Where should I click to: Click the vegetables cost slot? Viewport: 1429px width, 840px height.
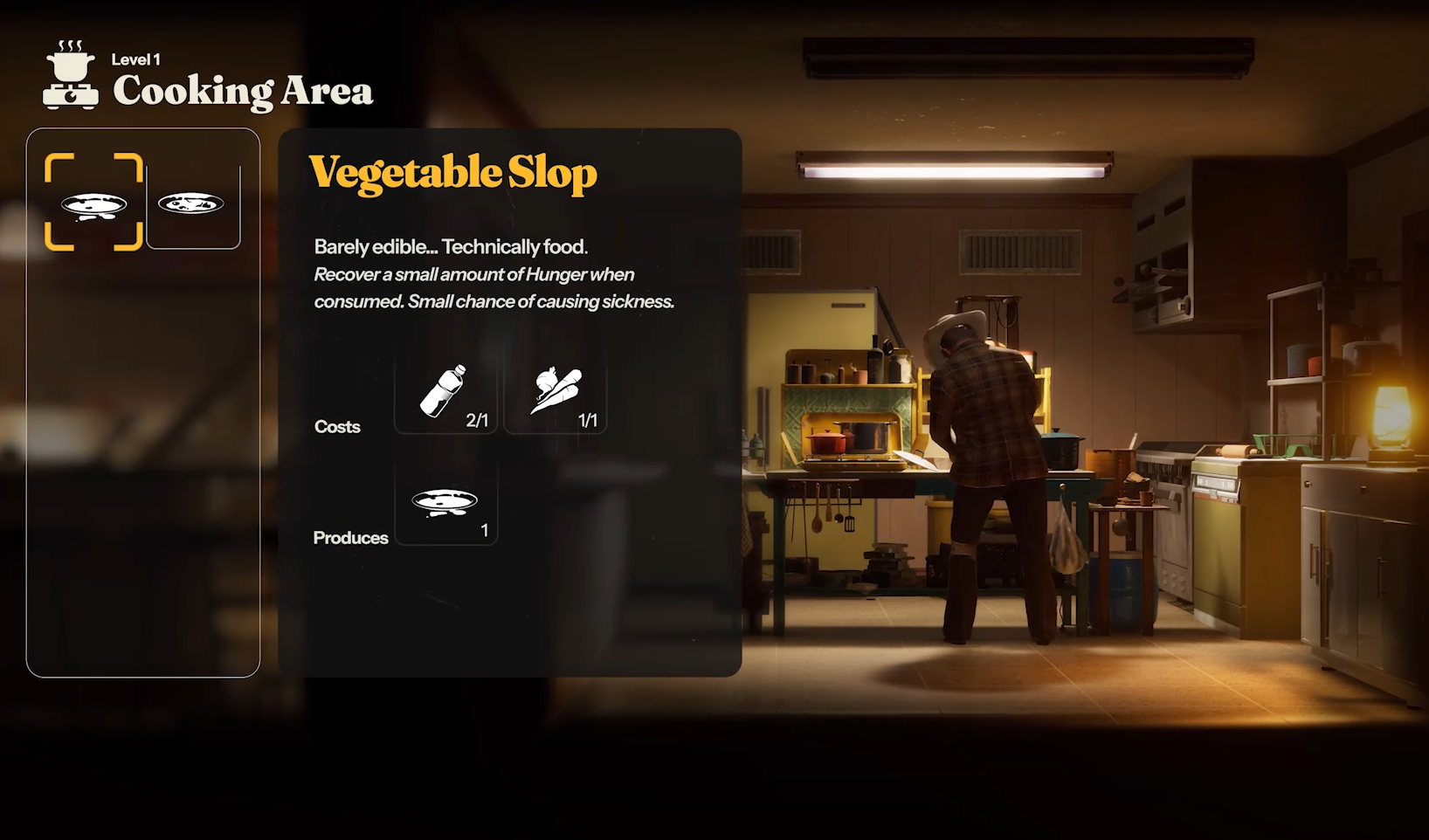coord(556,392)
